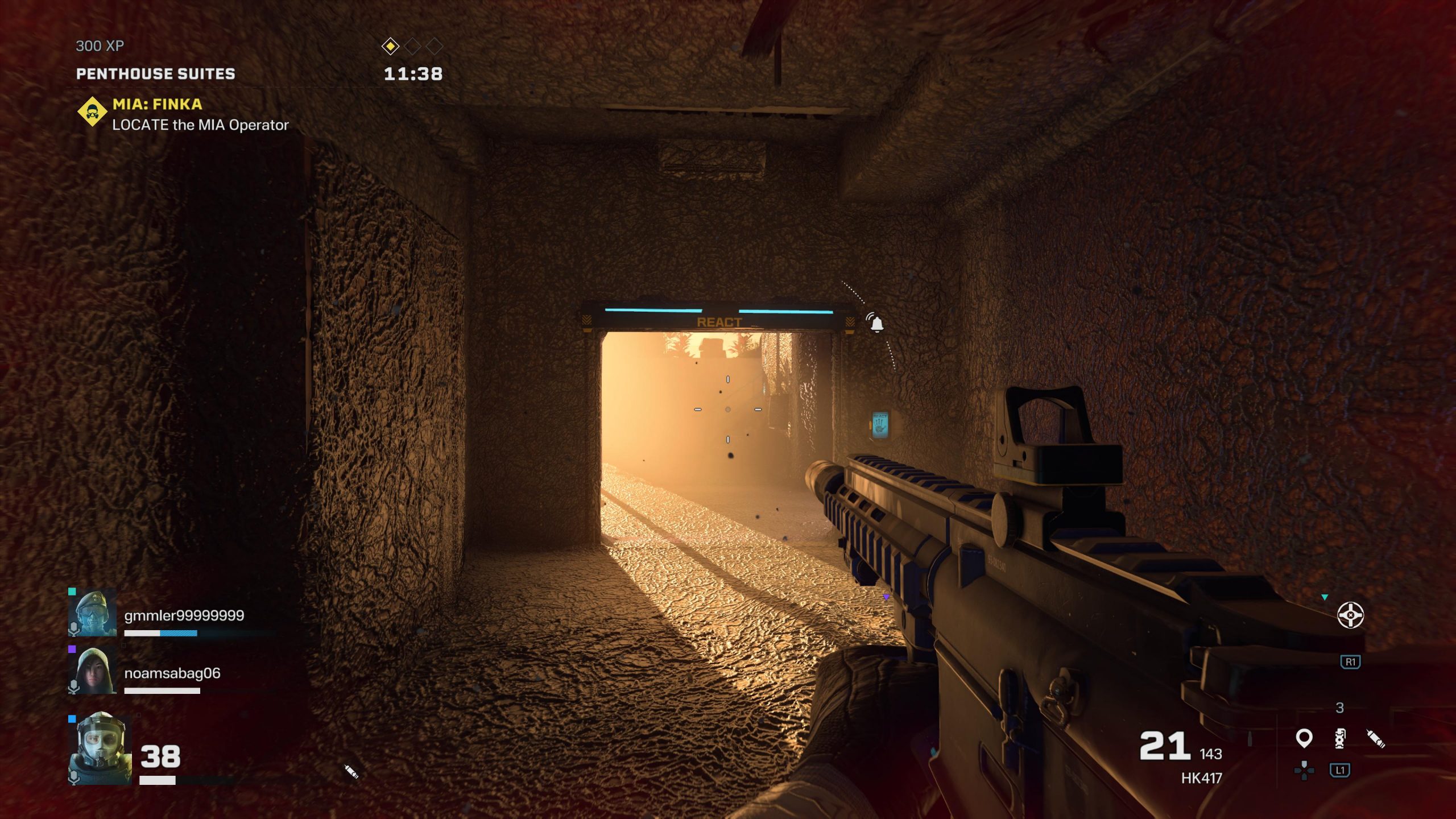
Task: Click the yellow MIA operator objective icon
Action: pos(92,112)
